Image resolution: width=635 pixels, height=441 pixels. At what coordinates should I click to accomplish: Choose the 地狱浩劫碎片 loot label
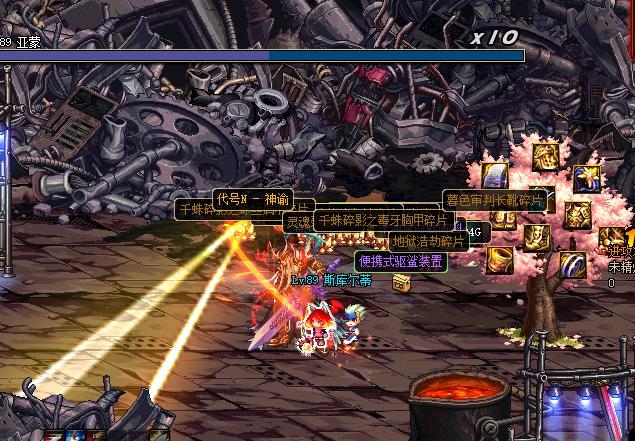click(x=428, y=241)
